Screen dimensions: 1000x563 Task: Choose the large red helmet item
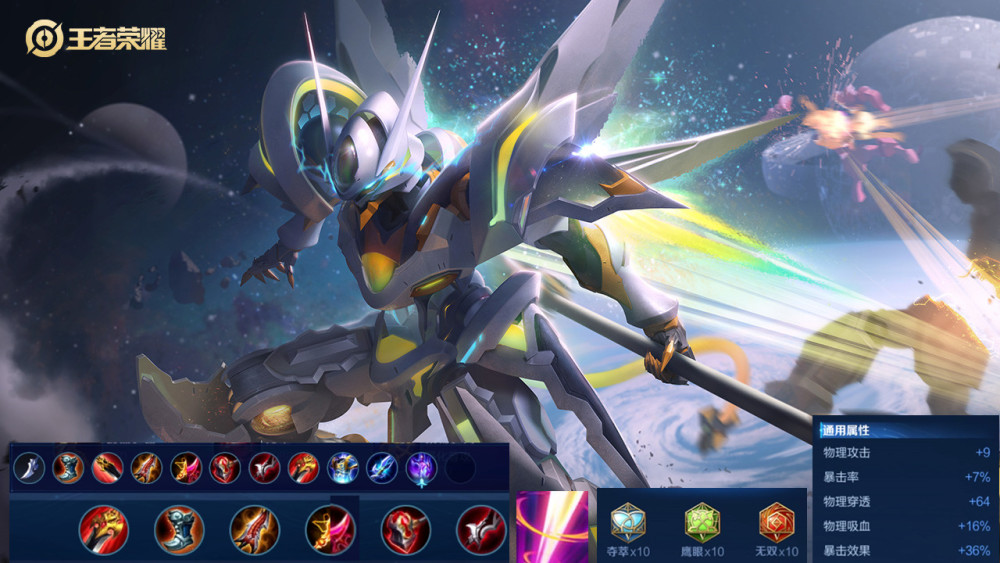406,529
